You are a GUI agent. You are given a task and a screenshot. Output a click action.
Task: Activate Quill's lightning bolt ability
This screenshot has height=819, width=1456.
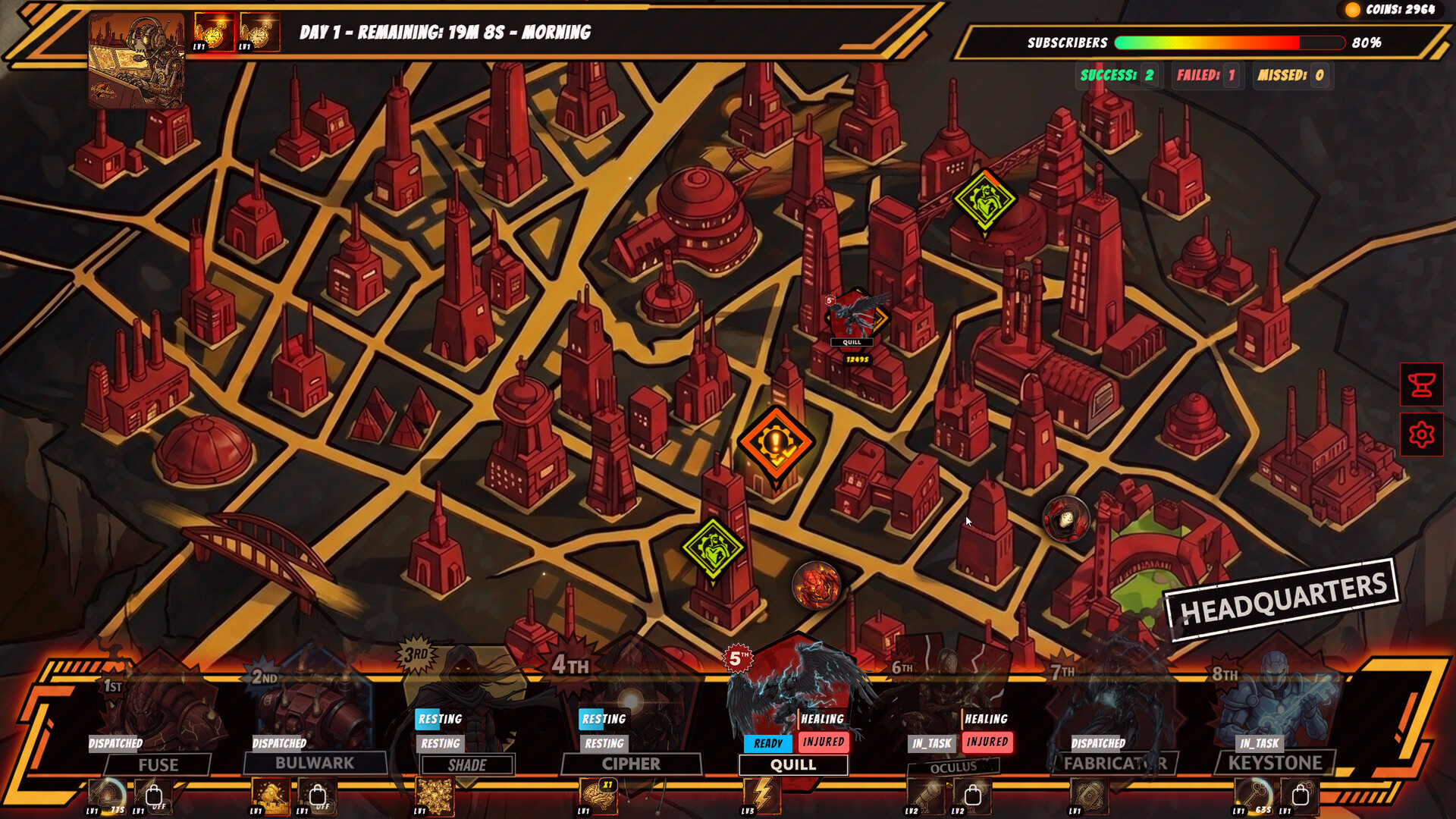click(761, 798)
